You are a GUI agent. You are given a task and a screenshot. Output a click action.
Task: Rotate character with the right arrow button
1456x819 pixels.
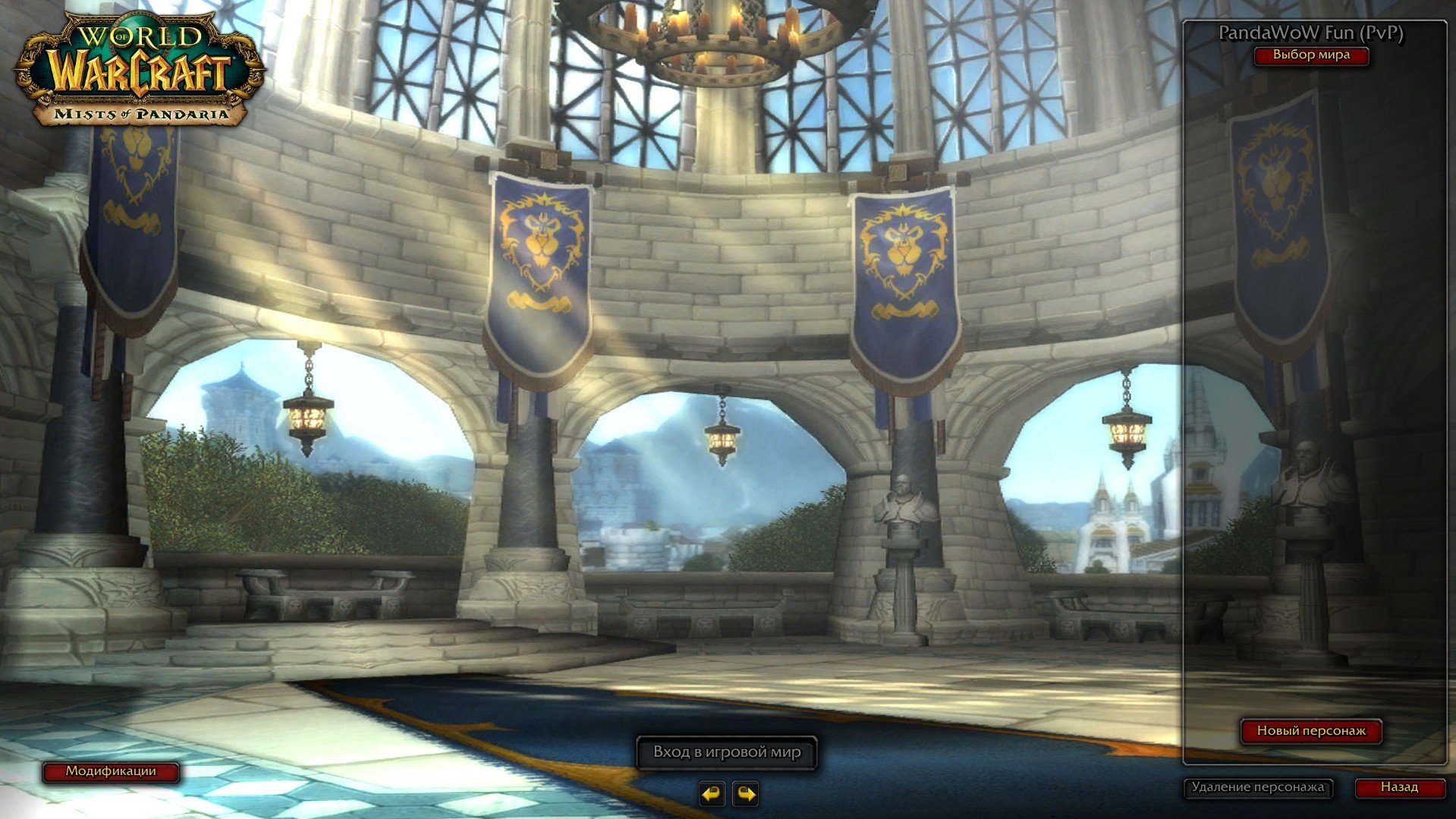746,793
